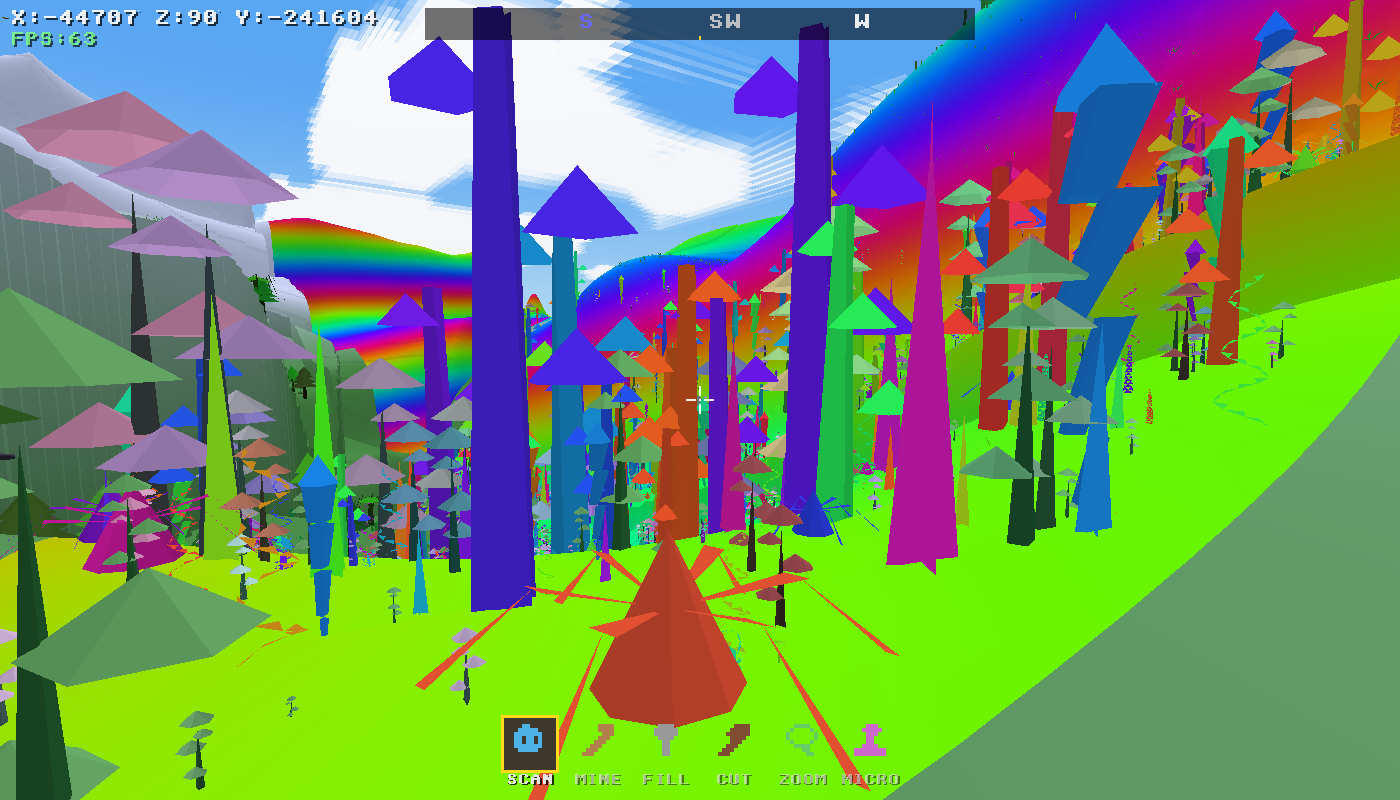Viewport: 1400px width, 800px height.
Task: Select the MINE pickaxe tool icon
Action: point(597,740)
